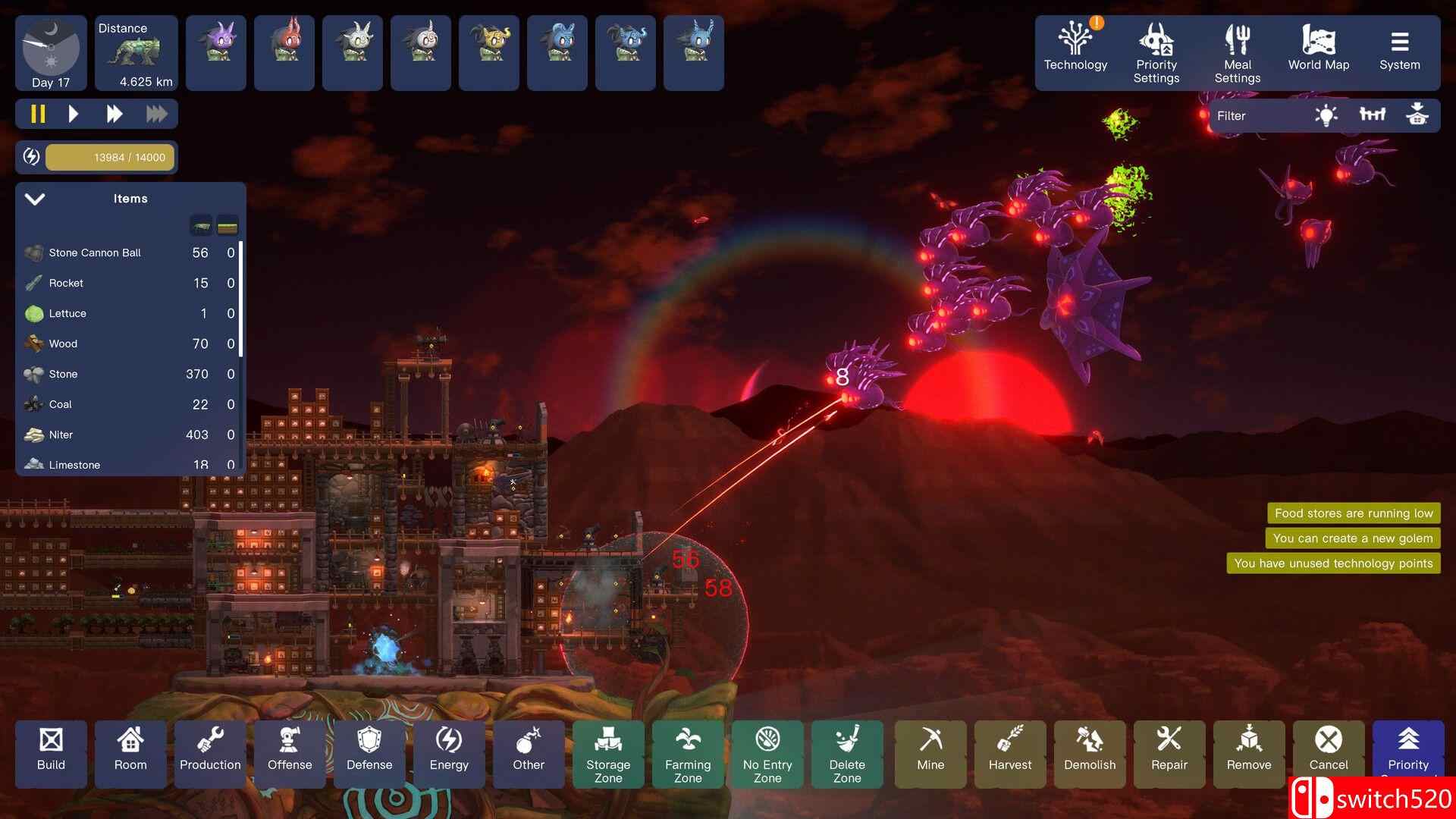Screen dimensions: 1456x819
Task: Open the System menu
Action: pos(1399,50)
